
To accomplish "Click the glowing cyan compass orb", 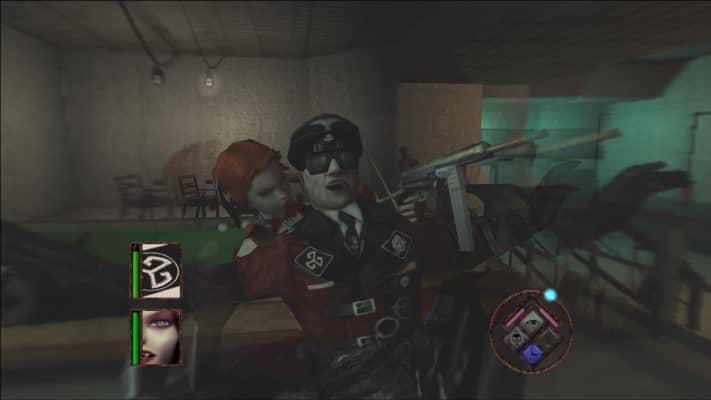I will point(549,295).
